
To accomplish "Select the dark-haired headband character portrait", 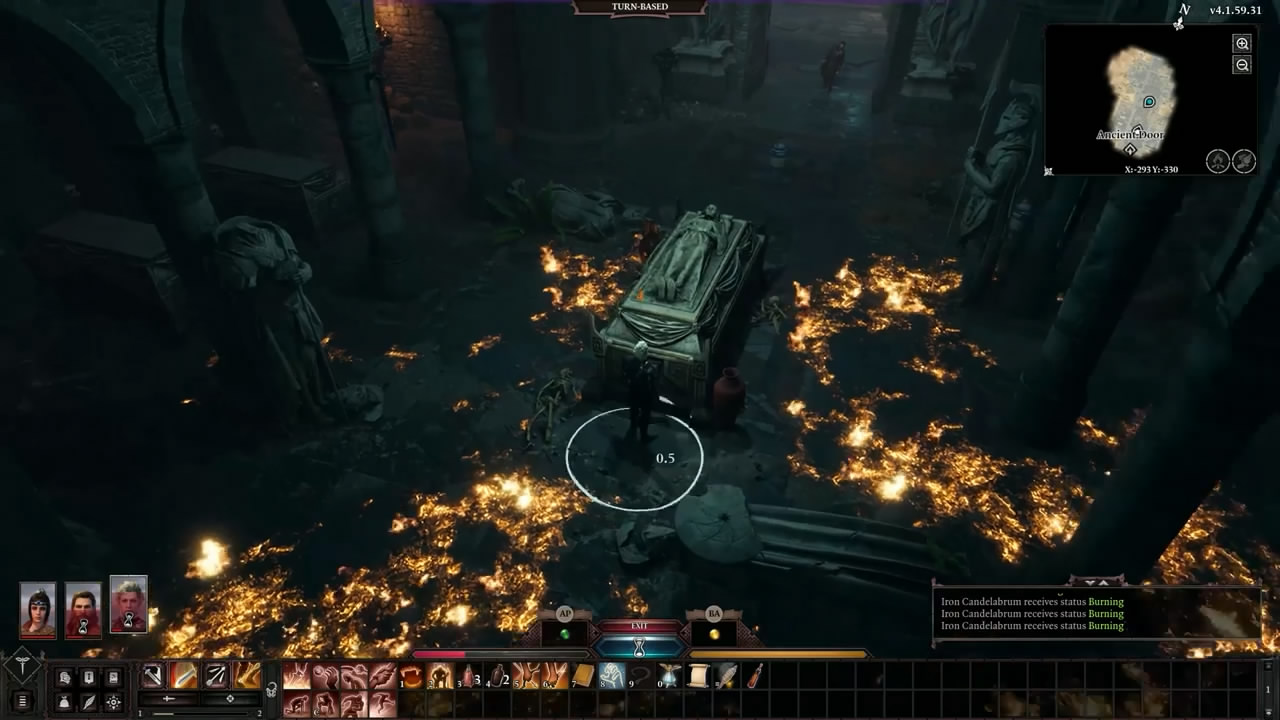I will pos(38,608).
